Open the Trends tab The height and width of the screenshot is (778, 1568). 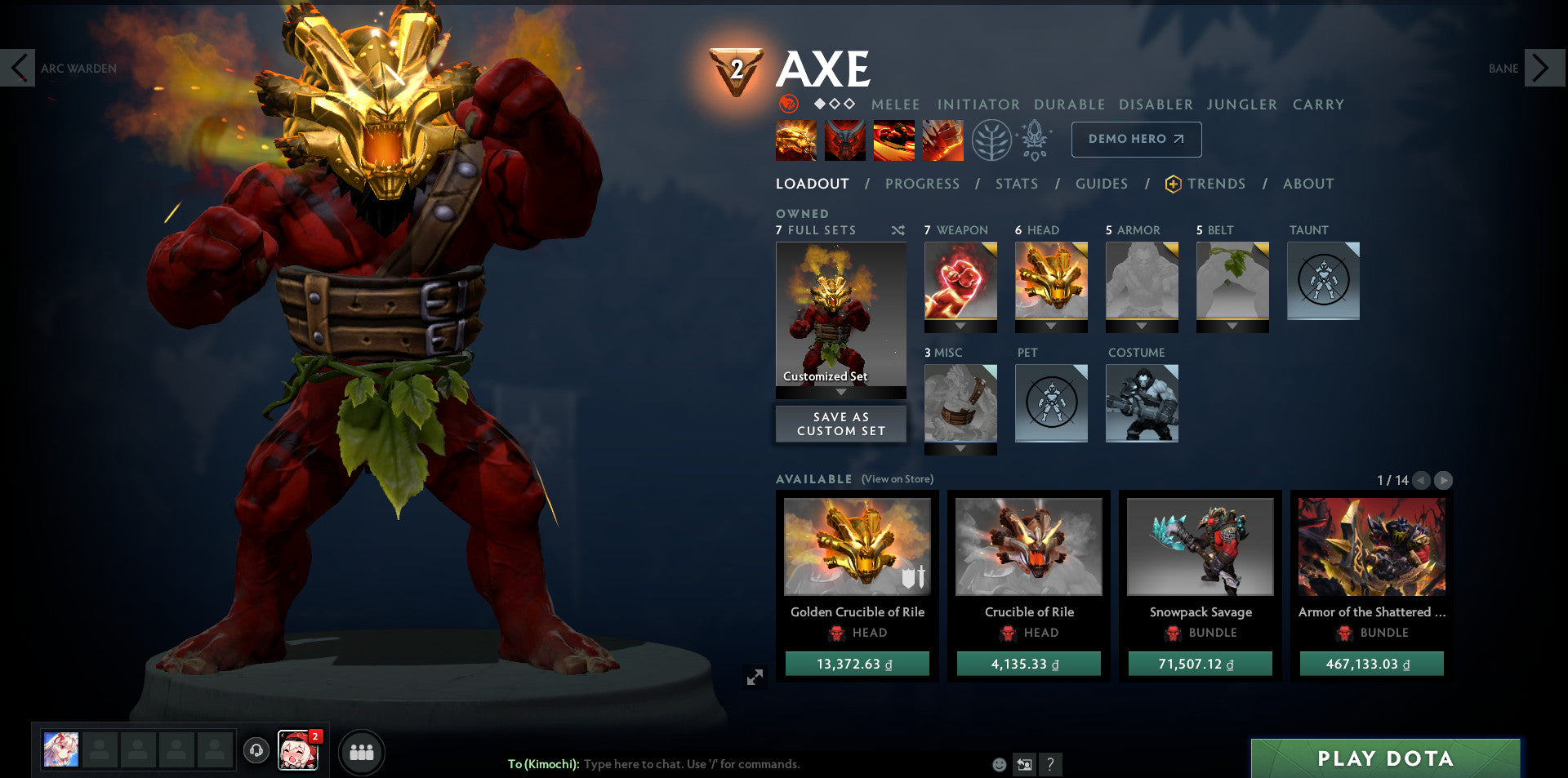1216,184
